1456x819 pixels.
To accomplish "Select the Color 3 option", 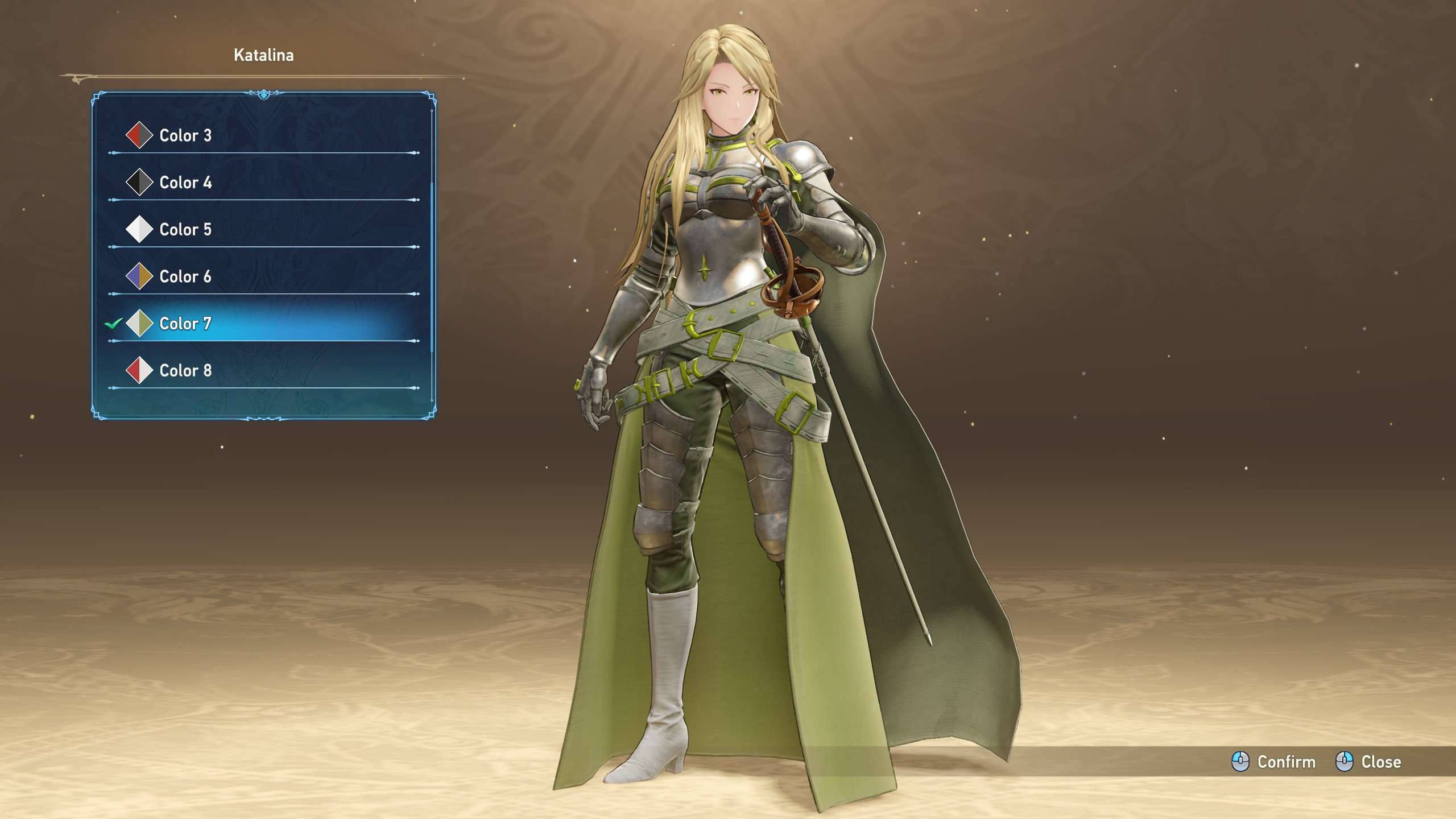I will (x=185, y=135).
